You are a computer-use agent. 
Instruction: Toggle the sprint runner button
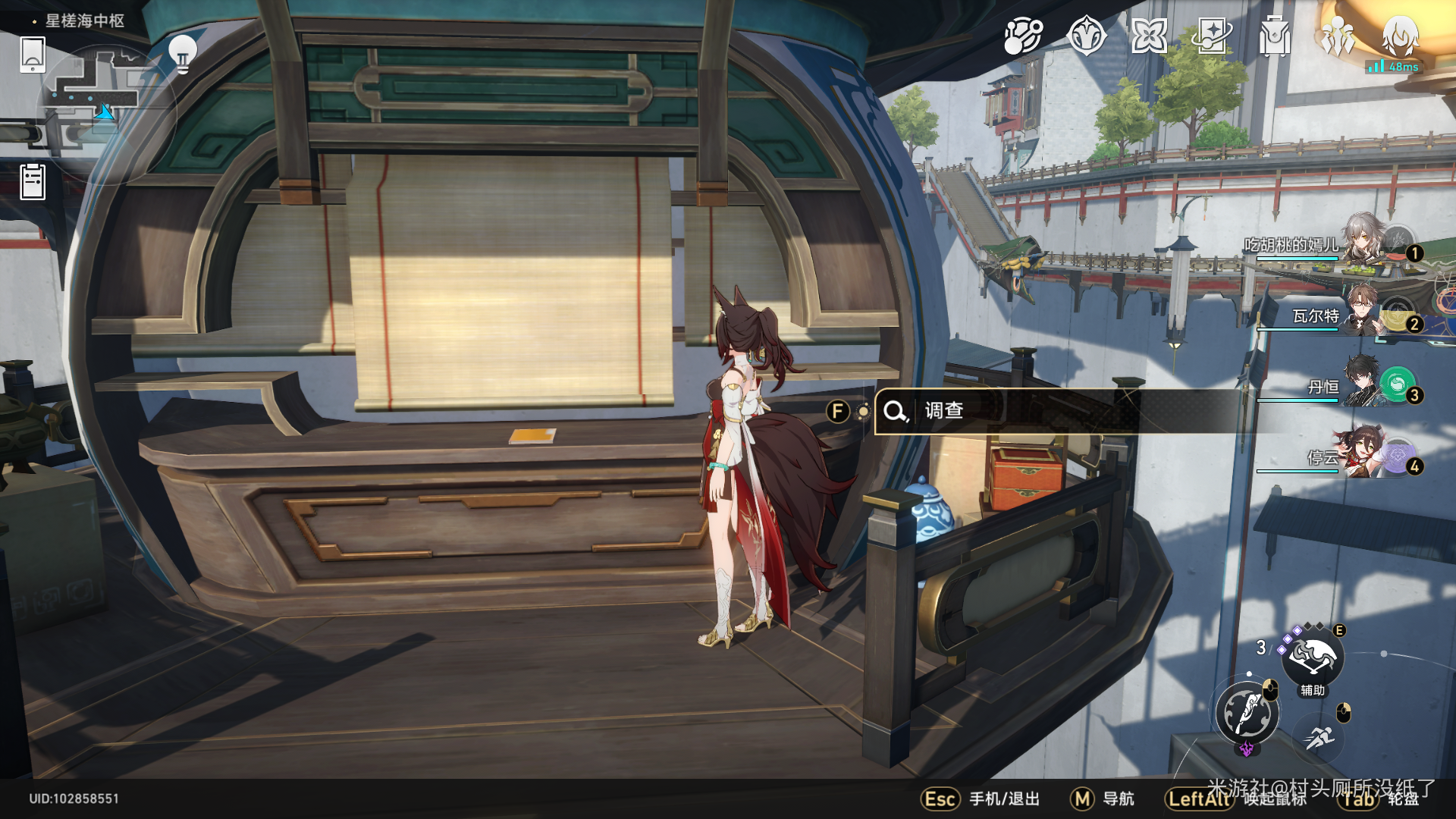click(1320, 737)
